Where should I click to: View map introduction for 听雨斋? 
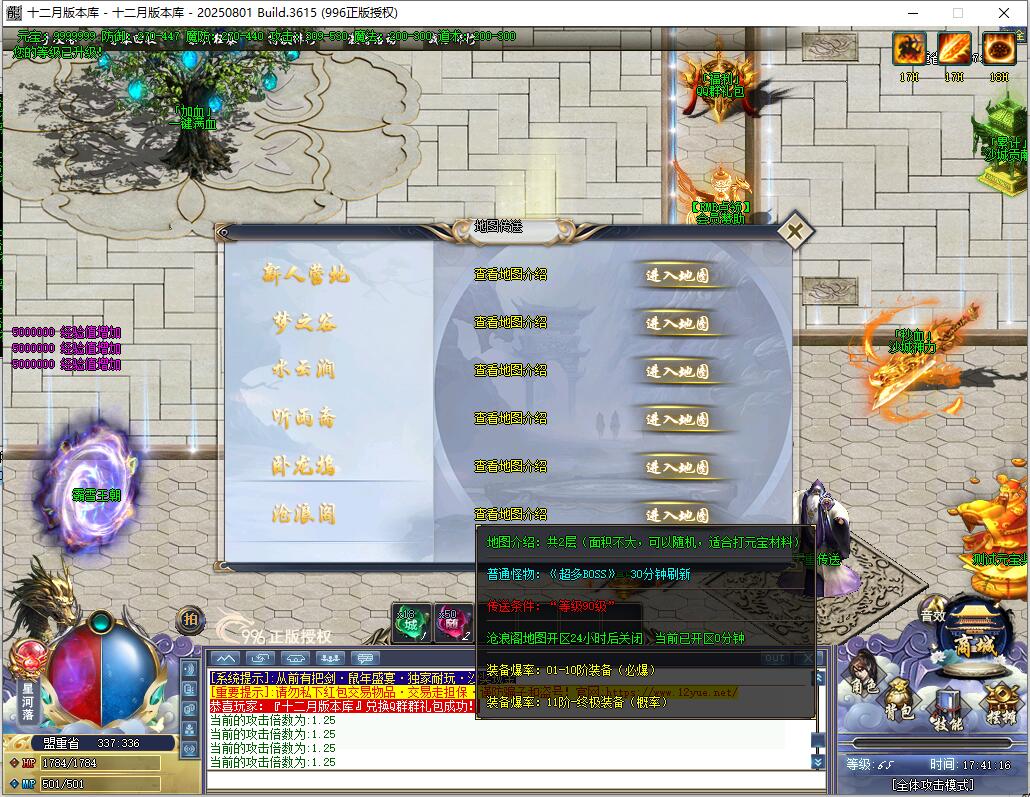point(510,419)
